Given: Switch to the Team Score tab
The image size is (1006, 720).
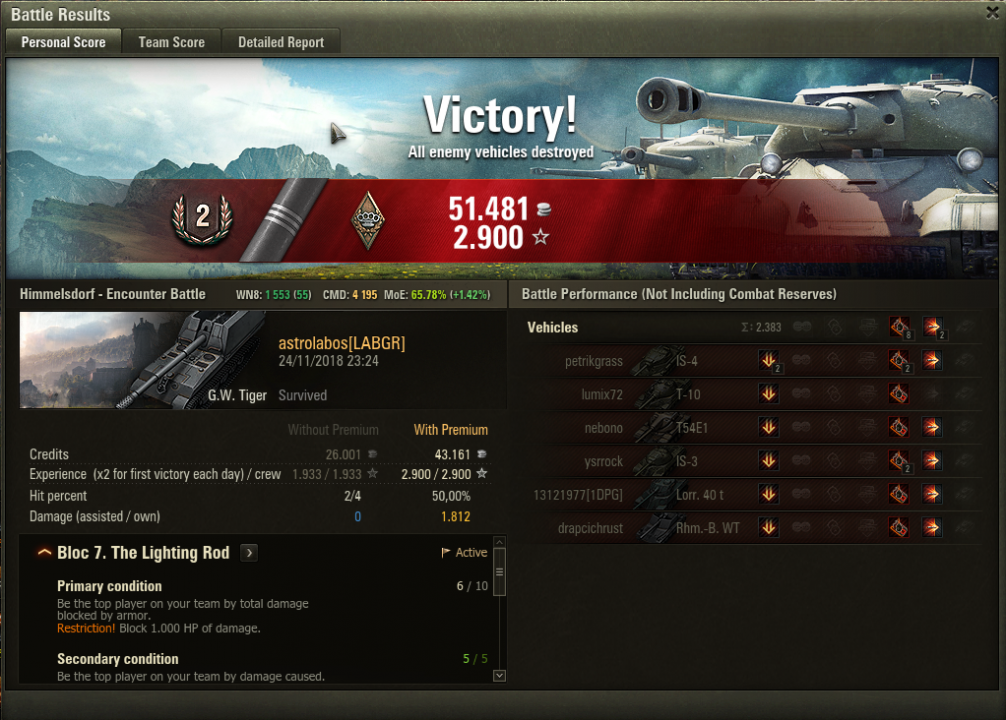Looking at the screenshot, I should coord(171,42).
